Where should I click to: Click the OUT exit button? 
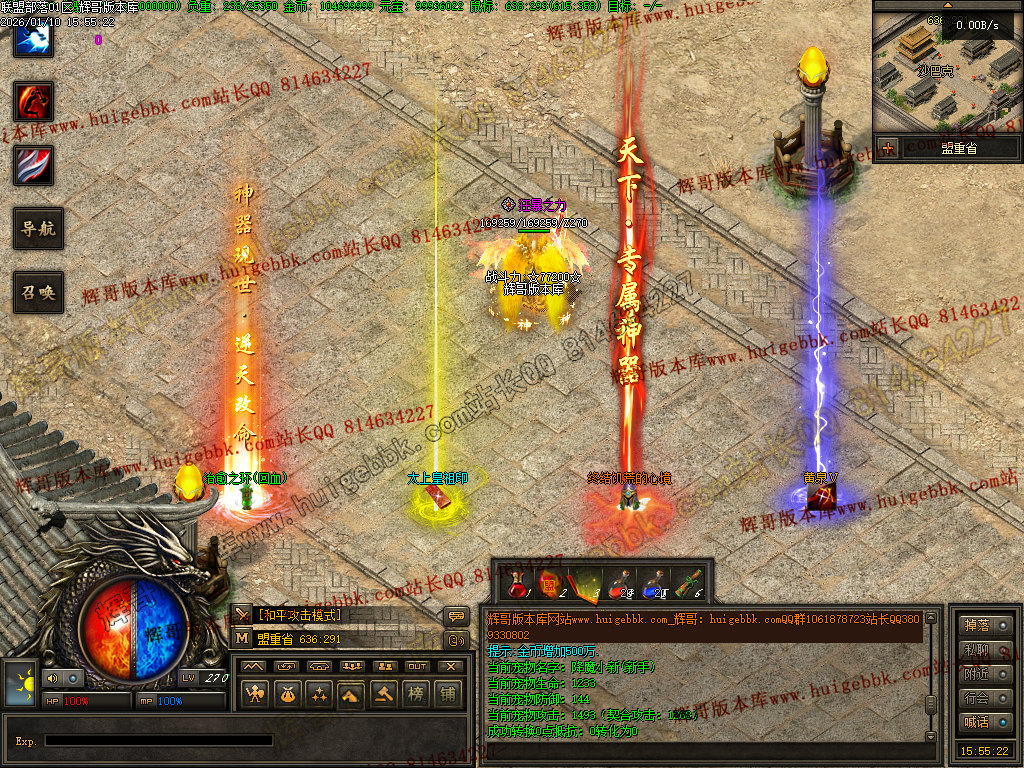click(416, 666)
